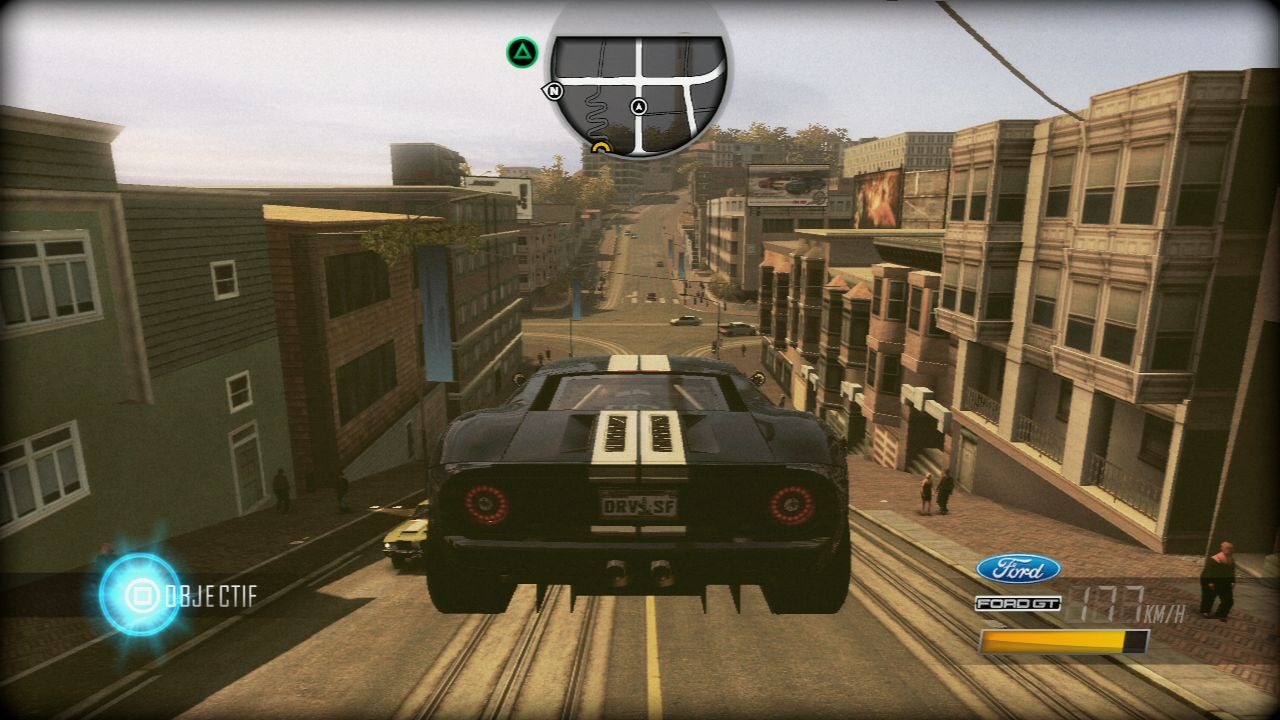Click the Ford logo badge
The image size is (1280, 720).
click(x=1018, y=569)
